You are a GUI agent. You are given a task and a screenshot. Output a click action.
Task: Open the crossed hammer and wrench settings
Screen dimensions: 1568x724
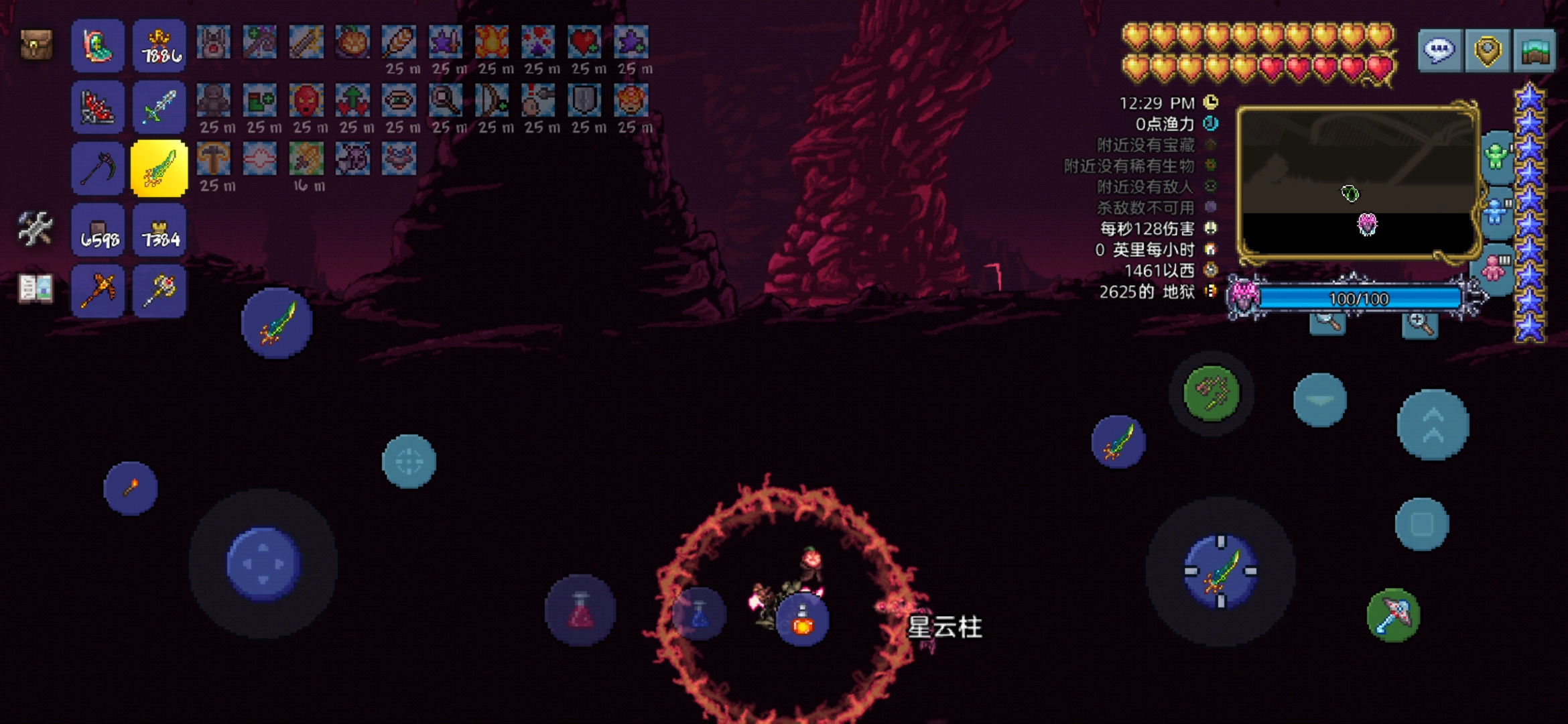pyautogui.click(x=35, y=229)
